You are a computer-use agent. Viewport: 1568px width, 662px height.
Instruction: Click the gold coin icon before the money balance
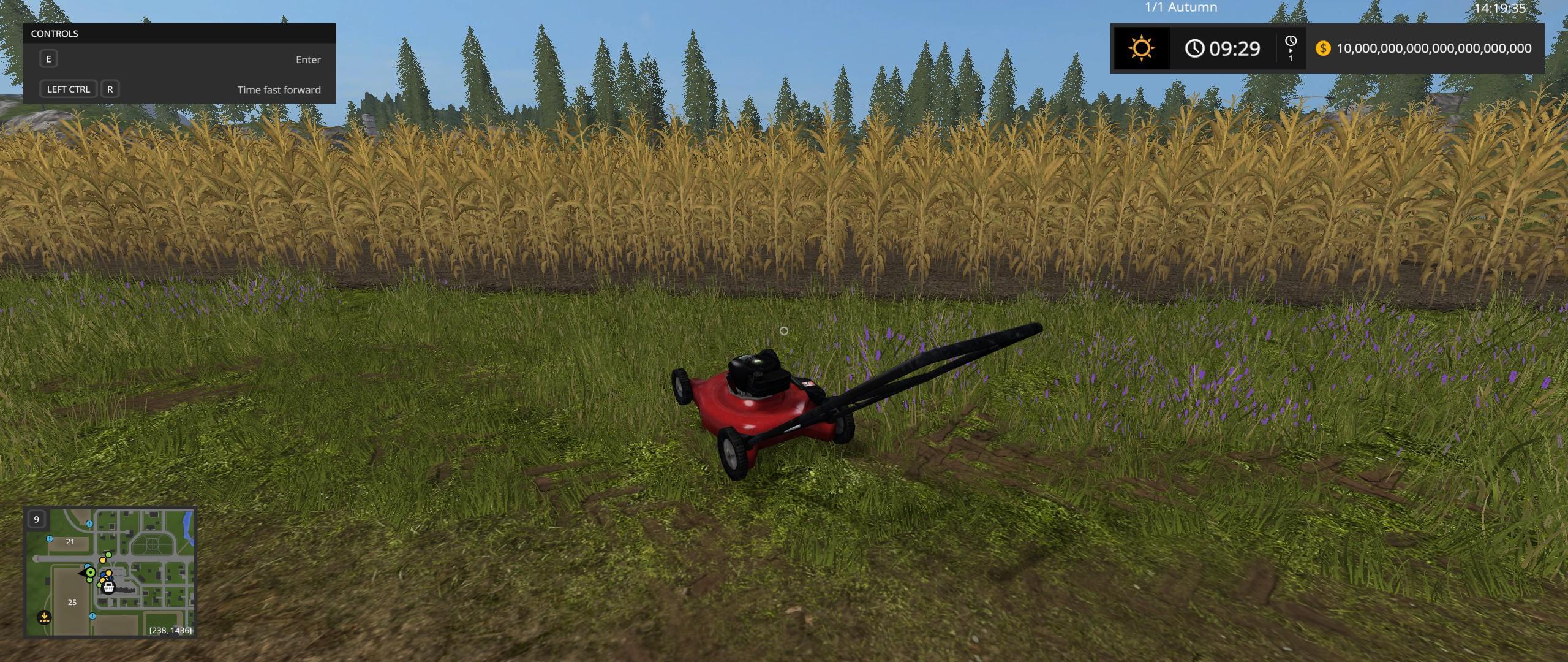1322,48
